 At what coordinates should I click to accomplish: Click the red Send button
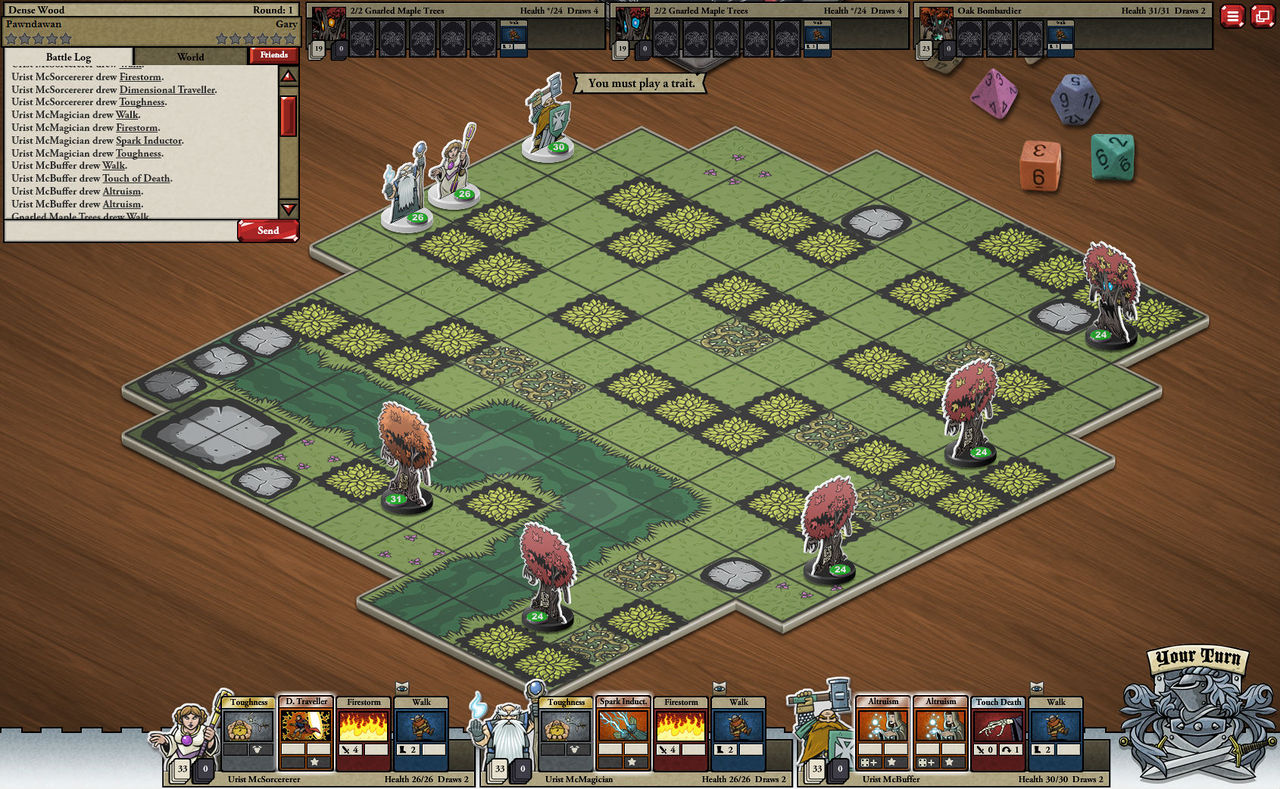point(268,231)
